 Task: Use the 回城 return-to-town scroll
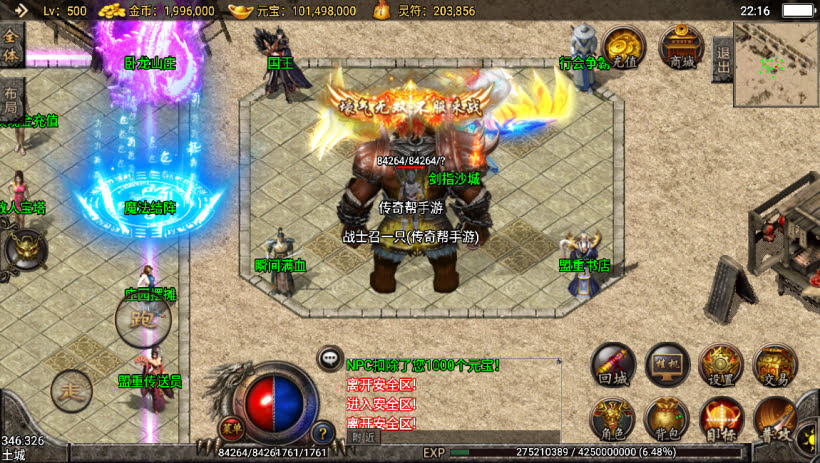coord(614,366)
